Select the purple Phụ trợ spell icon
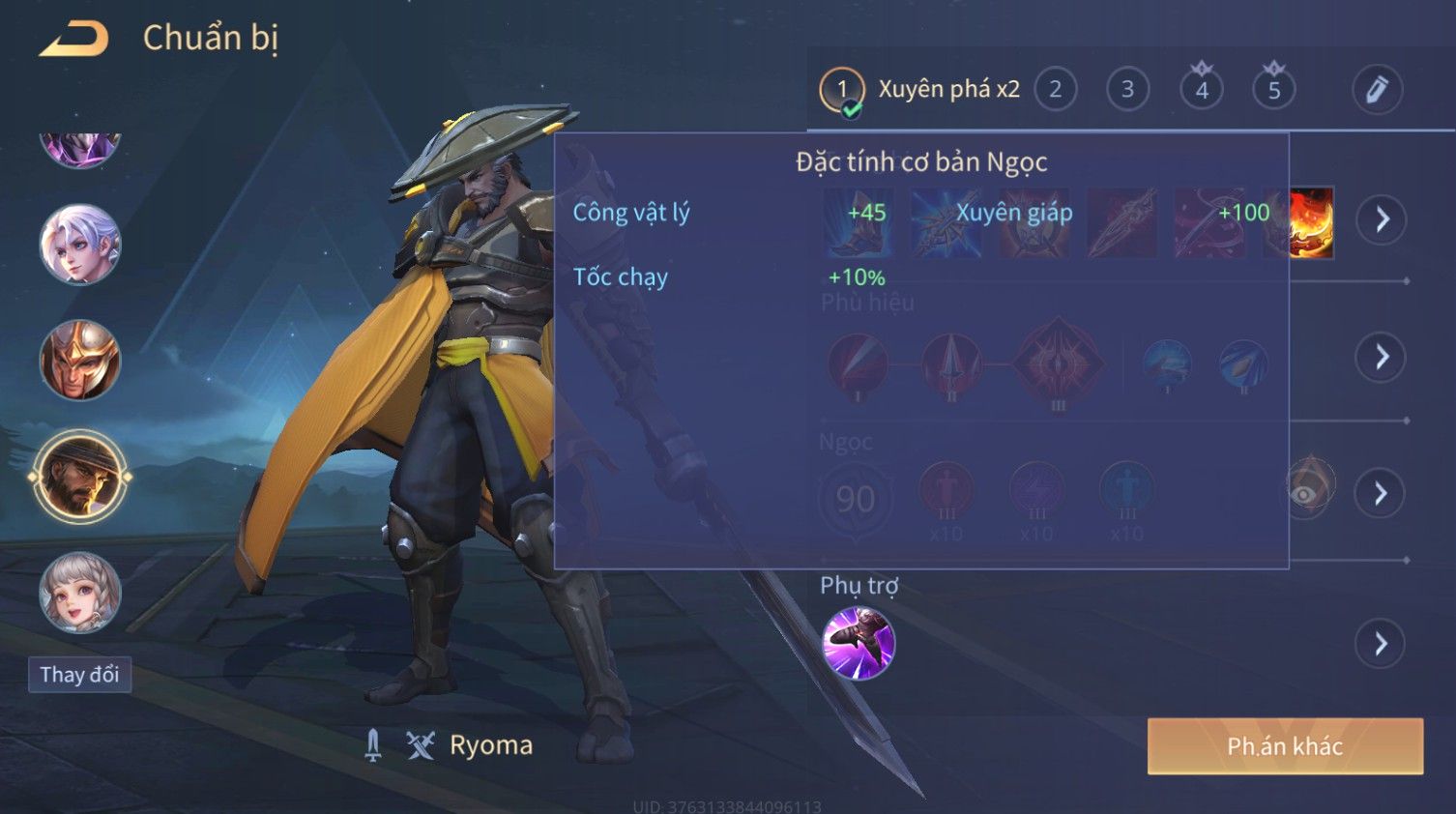 pyautogui.click(x=859, y=644)
